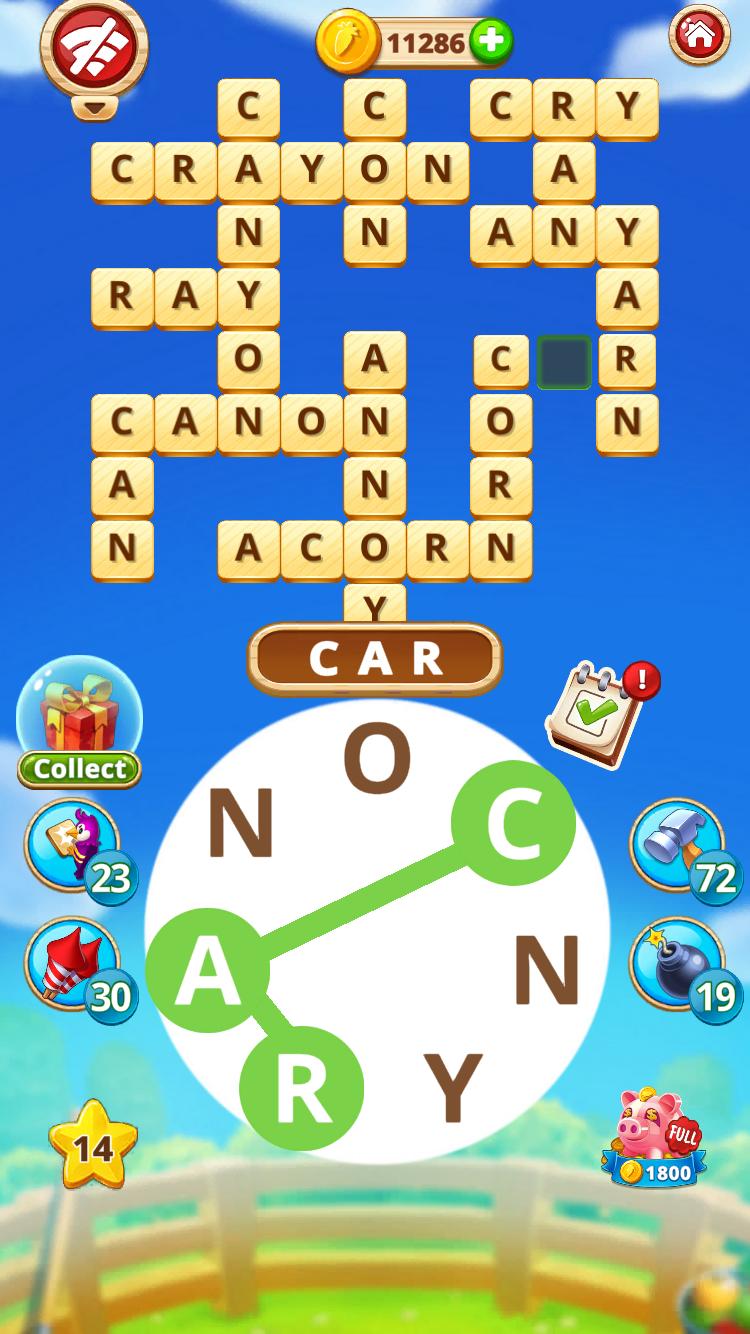Open the star level badge
The image size is (750, 1334).
93,1146
